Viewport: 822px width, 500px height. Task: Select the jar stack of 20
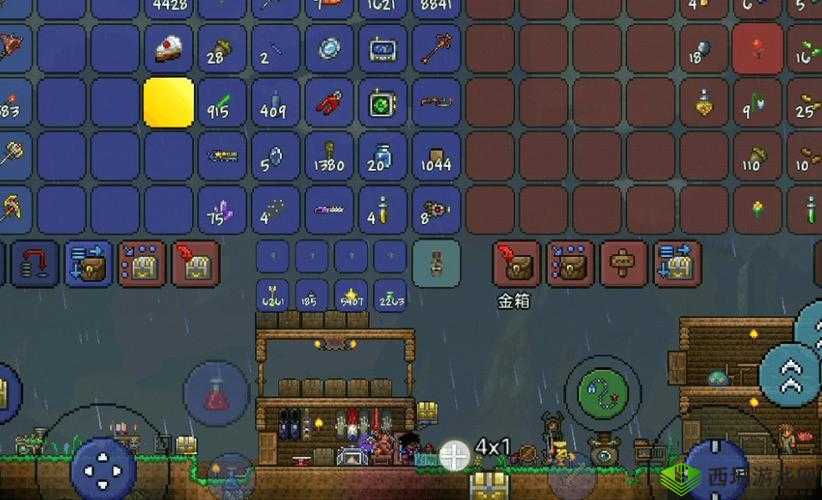382,156
